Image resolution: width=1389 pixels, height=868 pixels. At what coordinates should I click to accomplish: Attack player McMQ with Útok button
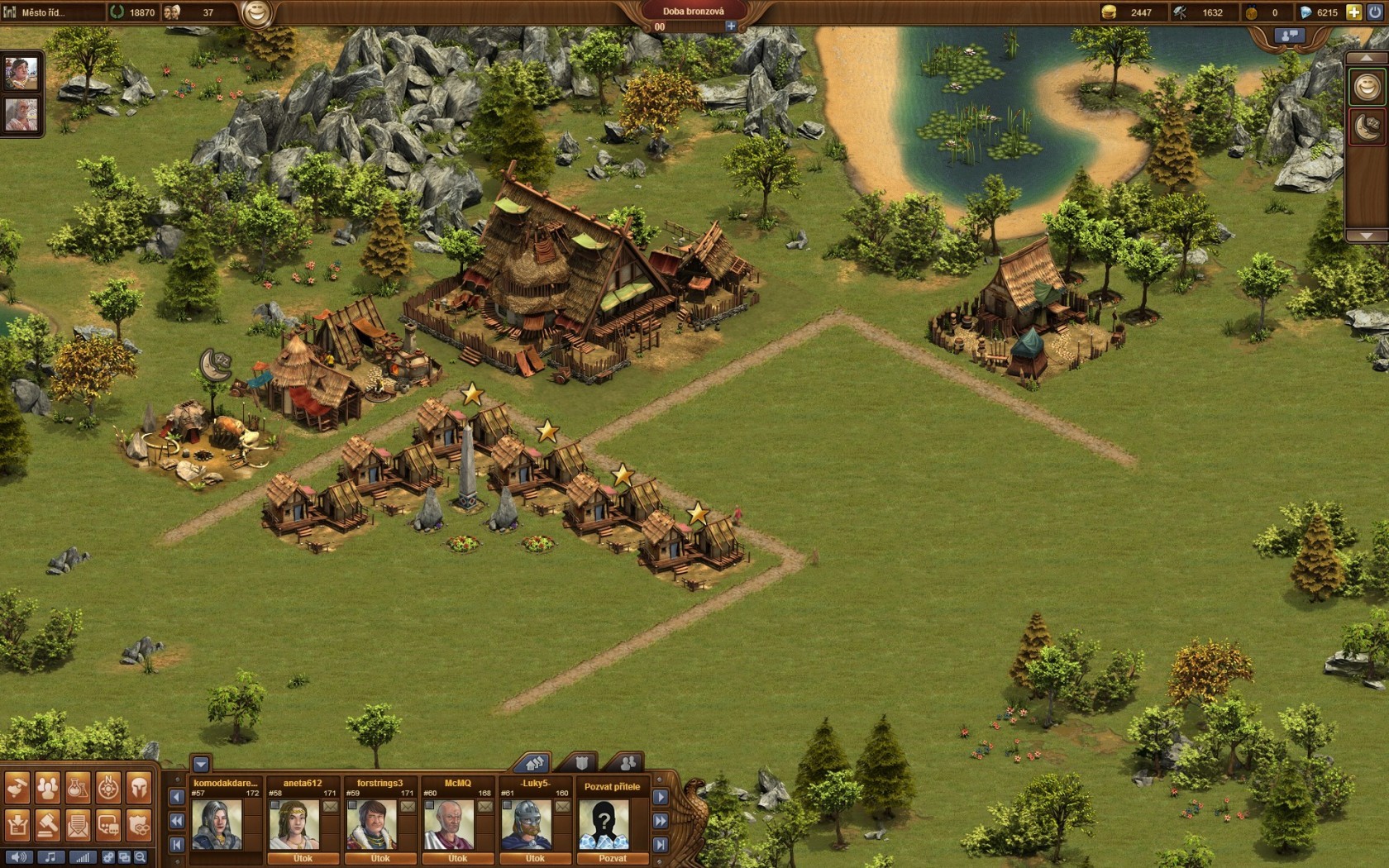click(457, 858)
